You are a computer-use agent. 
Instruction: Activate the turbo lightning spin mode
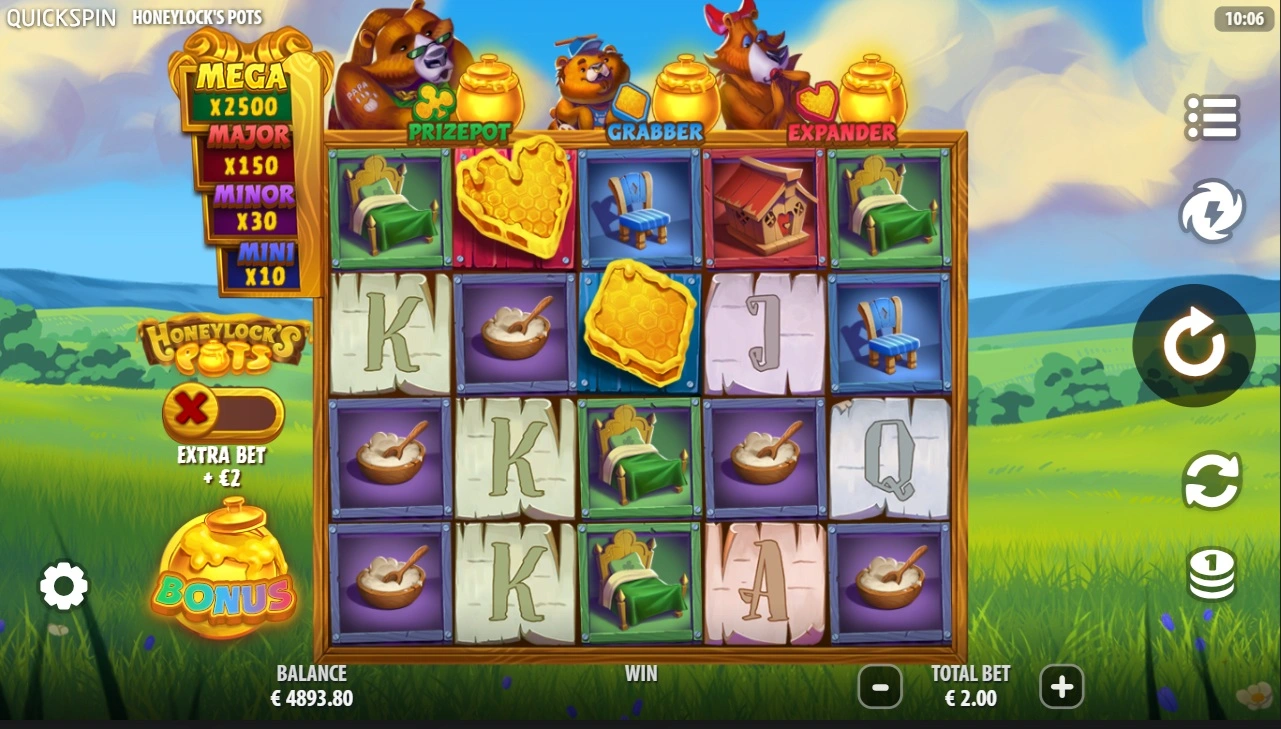[1211, 211]
